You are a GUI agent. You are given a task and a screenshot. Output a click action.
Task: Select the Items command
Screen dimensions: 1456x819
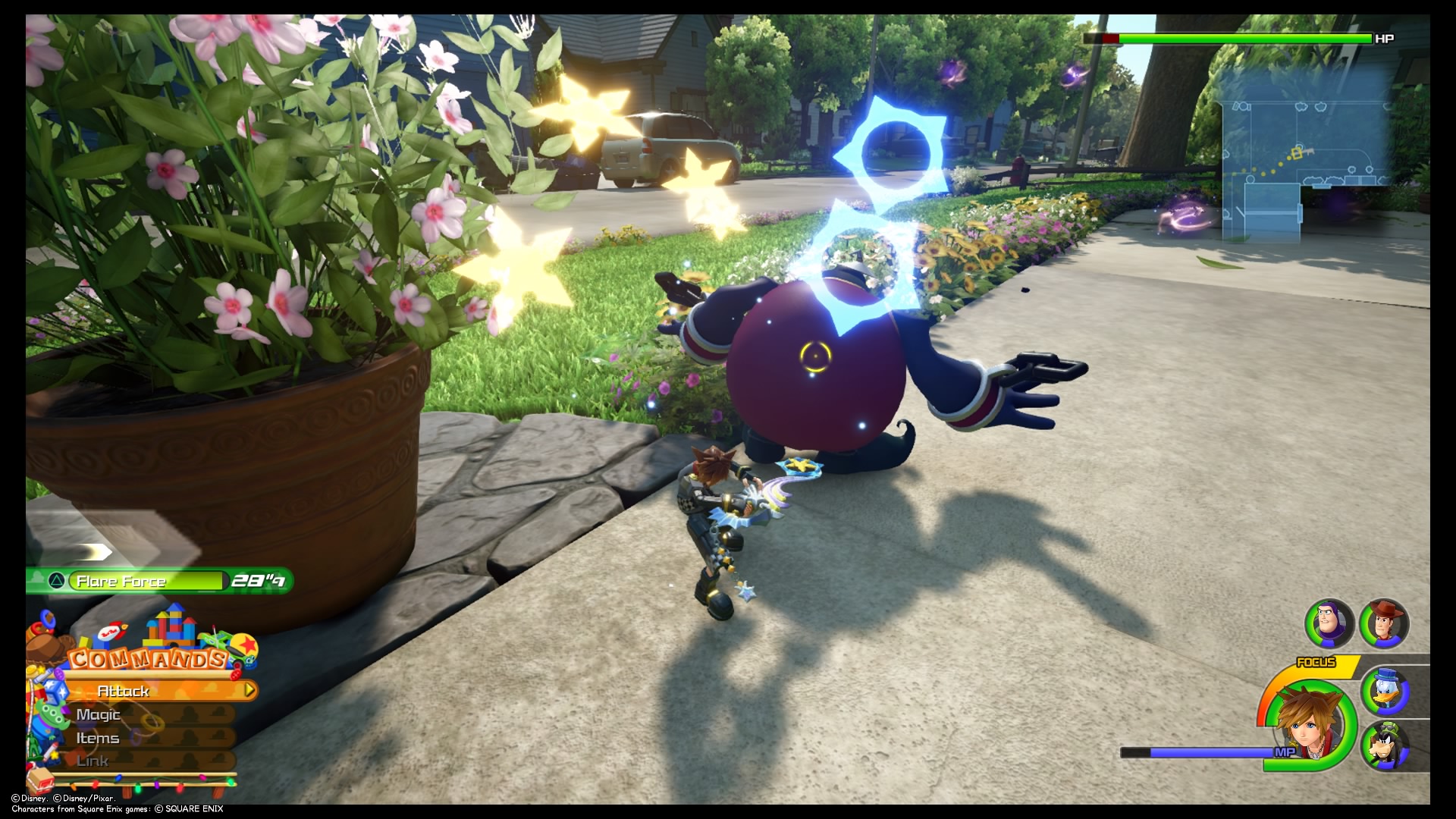click(97, 737)
